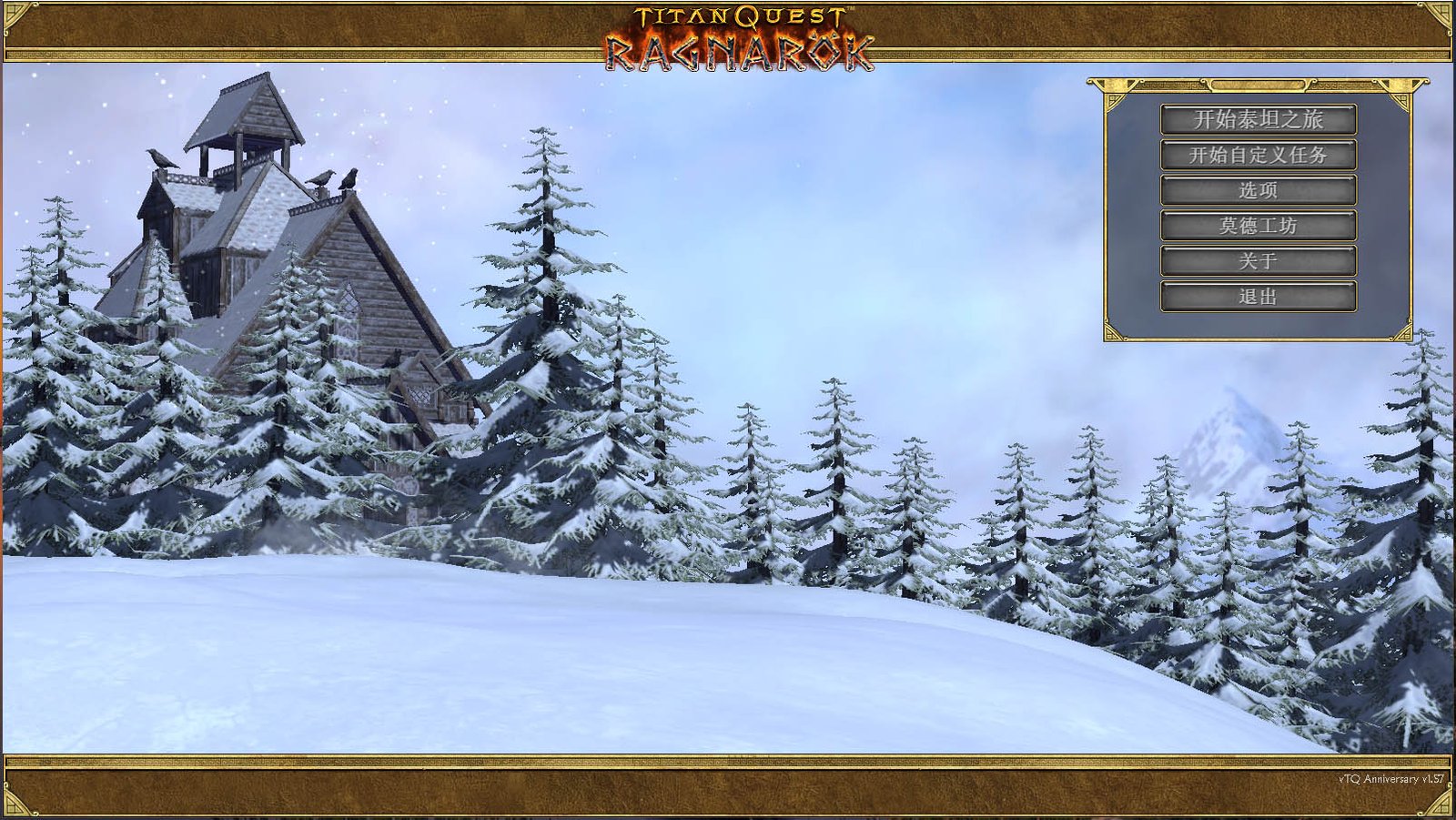
Task: Select 退出 to exit the game
Action: [1258, 296]
